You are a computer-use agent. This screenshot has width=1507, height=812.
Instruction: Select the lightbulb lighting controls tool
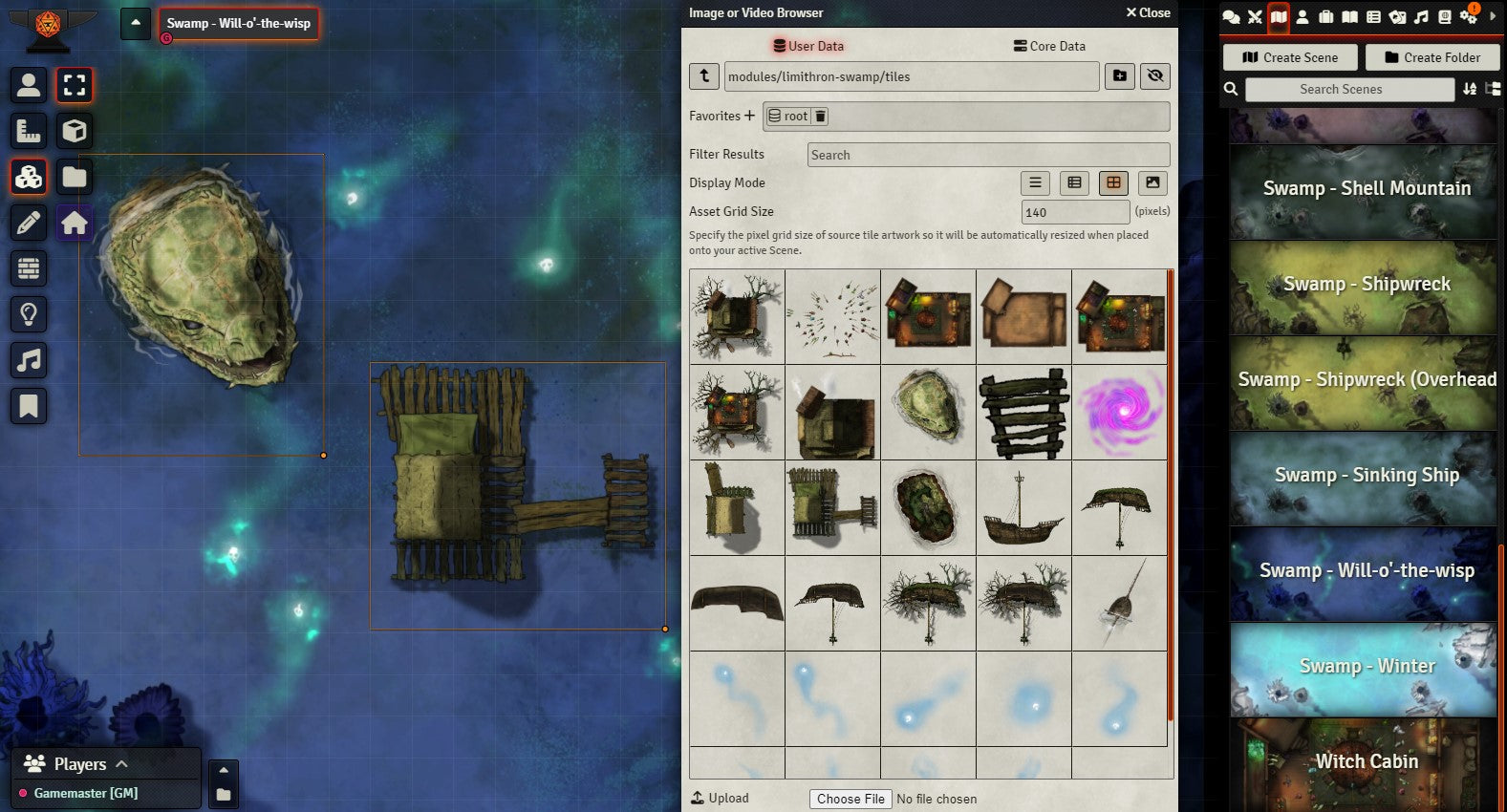pos(29,314)
